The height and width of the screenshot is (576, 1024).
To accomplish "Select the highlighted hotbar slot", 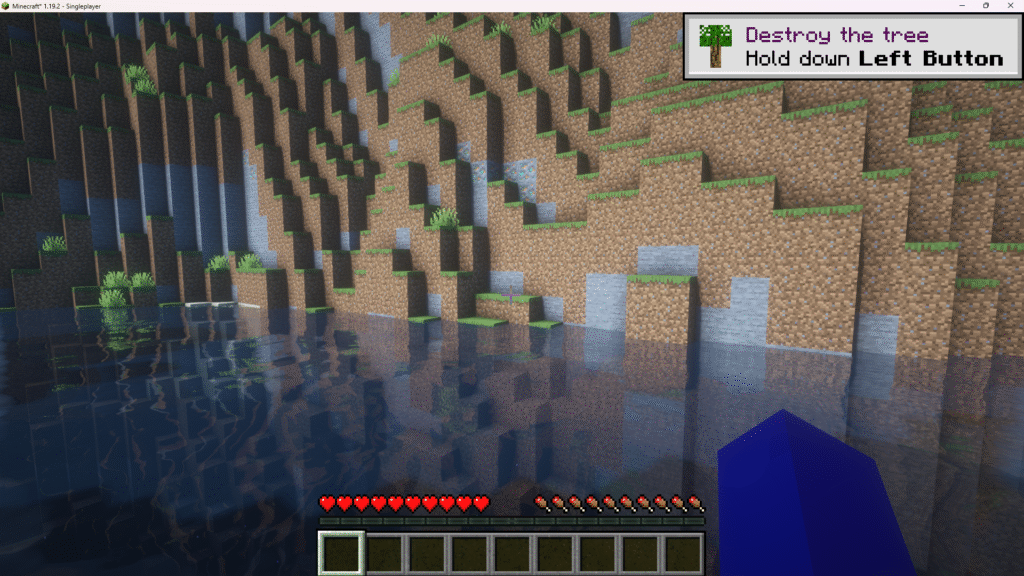I will click(341, 552).
